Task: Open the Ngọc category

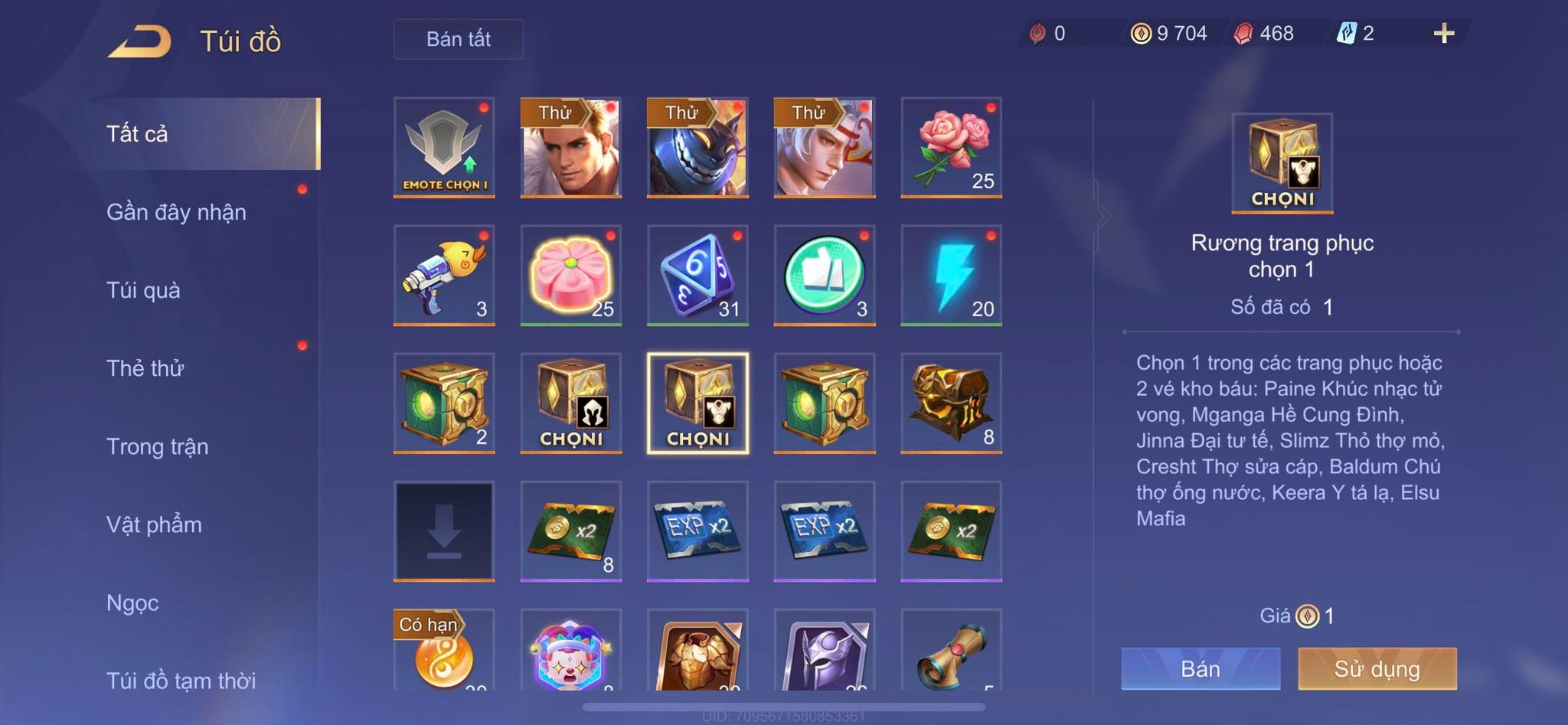Action: tap(133, 603)
